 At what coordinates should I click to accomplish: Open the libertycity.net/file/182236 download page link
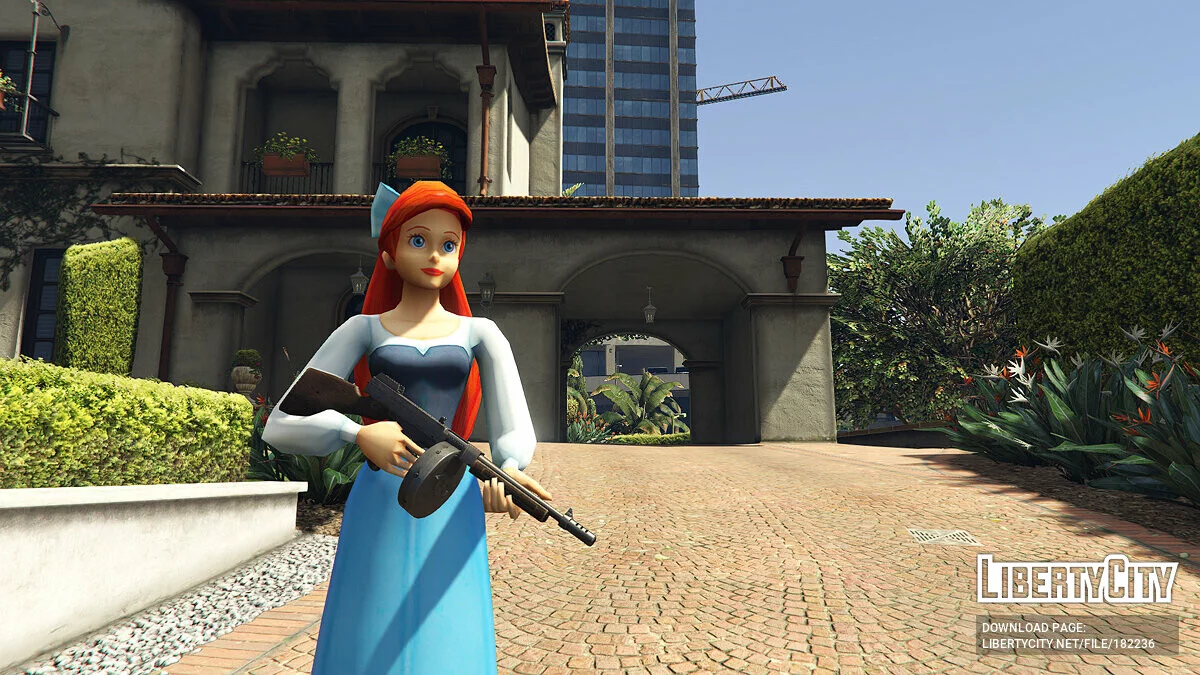coord(1068,644)
